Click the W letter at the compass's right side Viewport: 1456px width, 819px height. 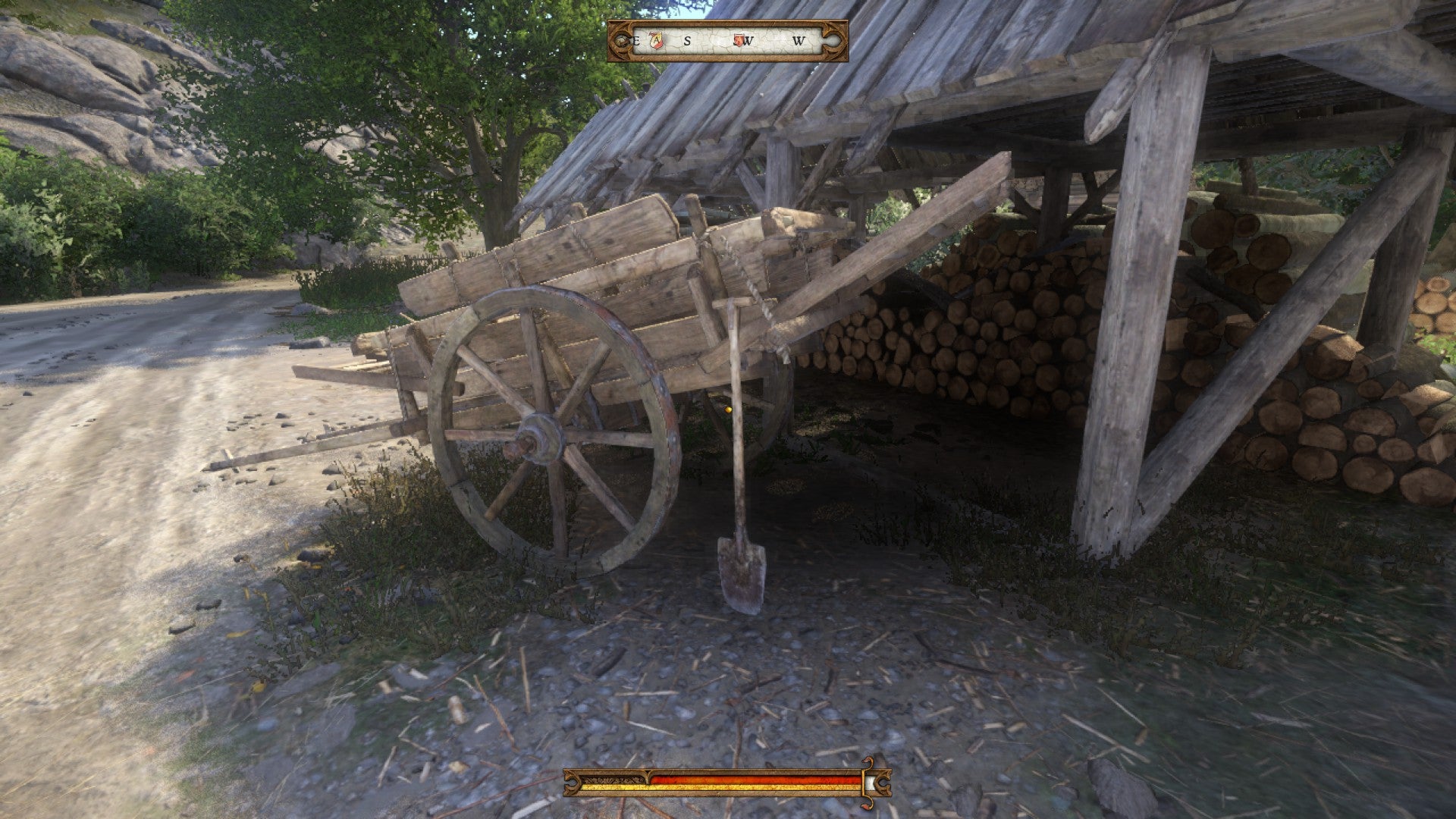pos(799,40)
